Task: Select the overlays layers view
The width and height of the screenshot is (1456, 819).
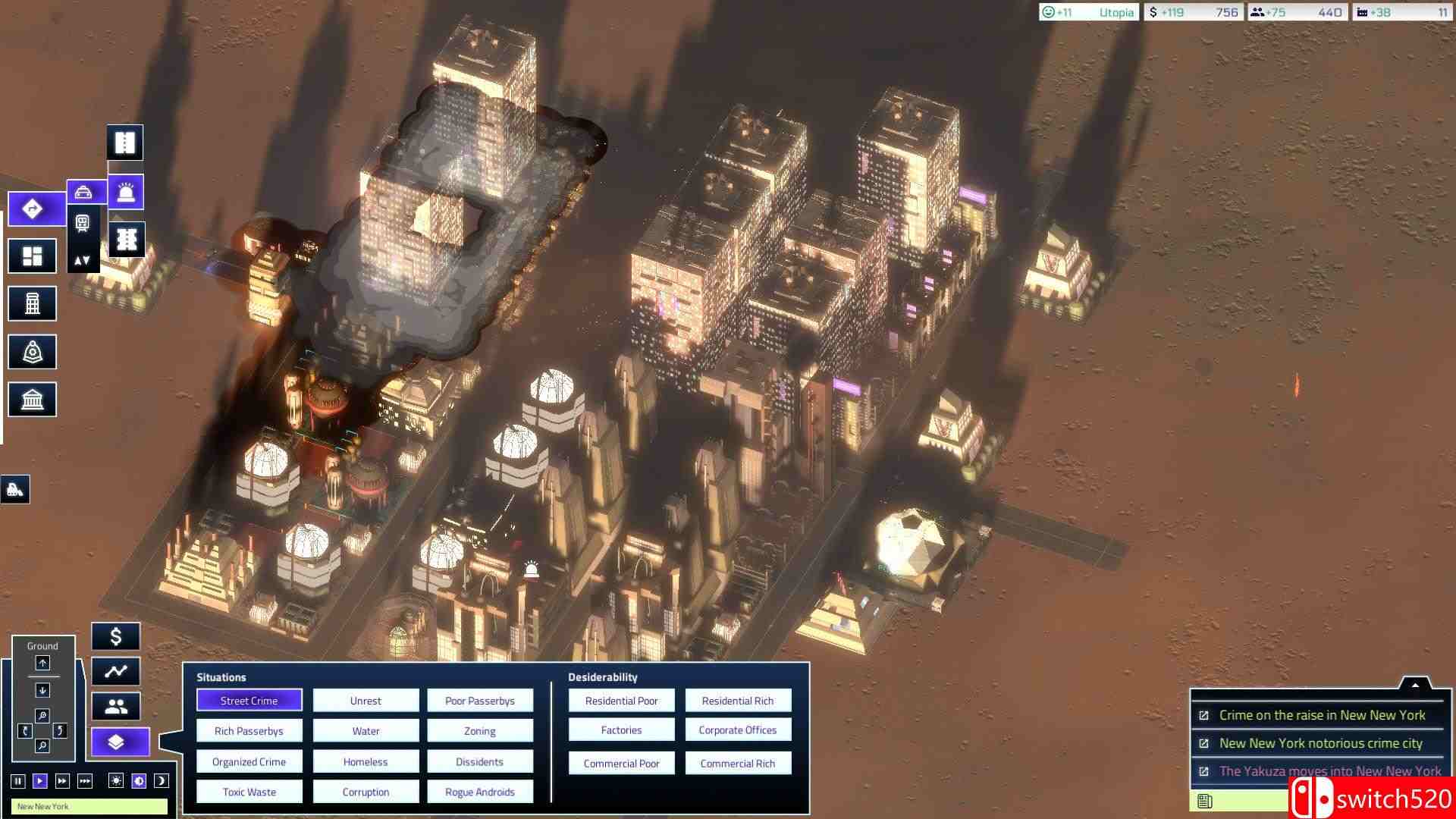Action: click(x=119, y=742)
